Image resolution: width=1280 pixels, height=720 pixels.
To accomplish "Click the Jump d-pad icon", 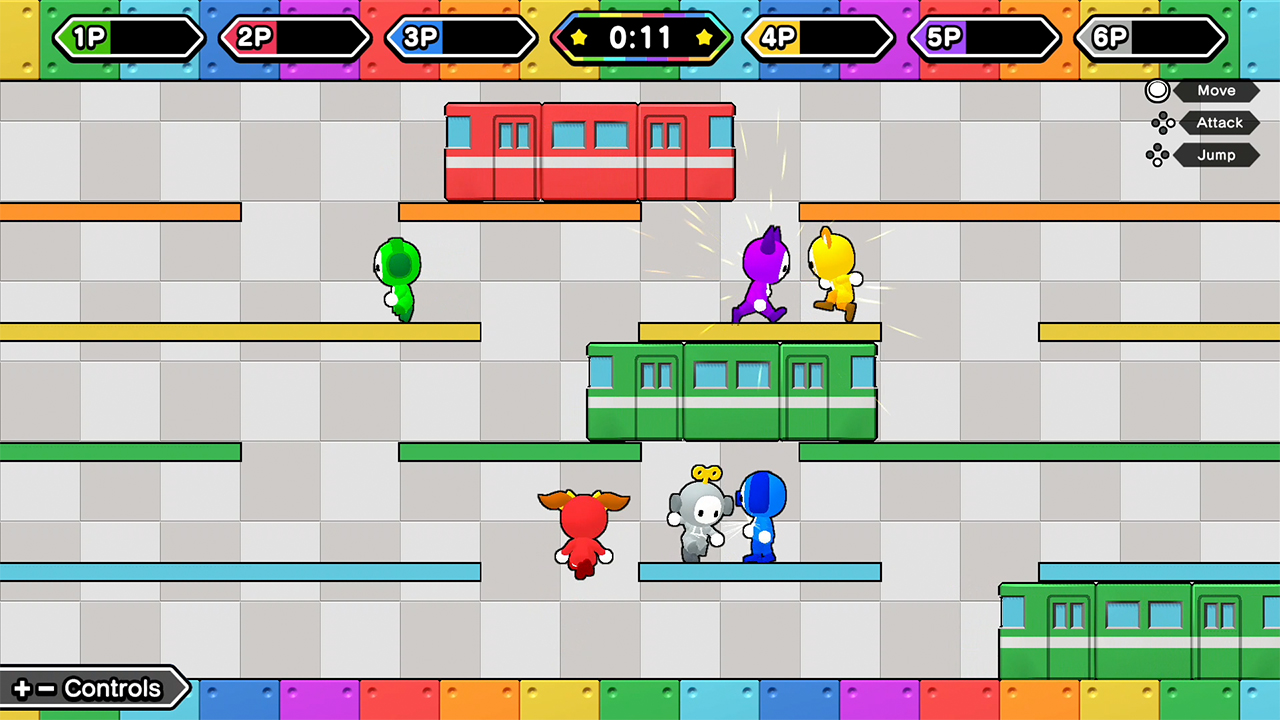I will [1159, 155].
